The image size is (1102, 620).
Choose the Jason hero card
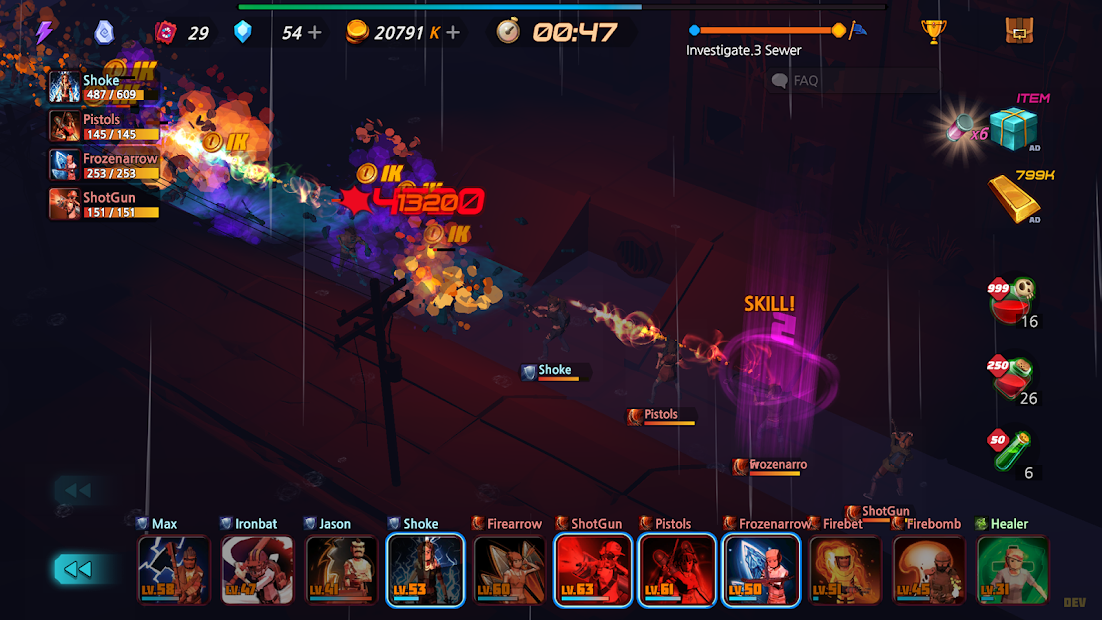tap(342, 570)
